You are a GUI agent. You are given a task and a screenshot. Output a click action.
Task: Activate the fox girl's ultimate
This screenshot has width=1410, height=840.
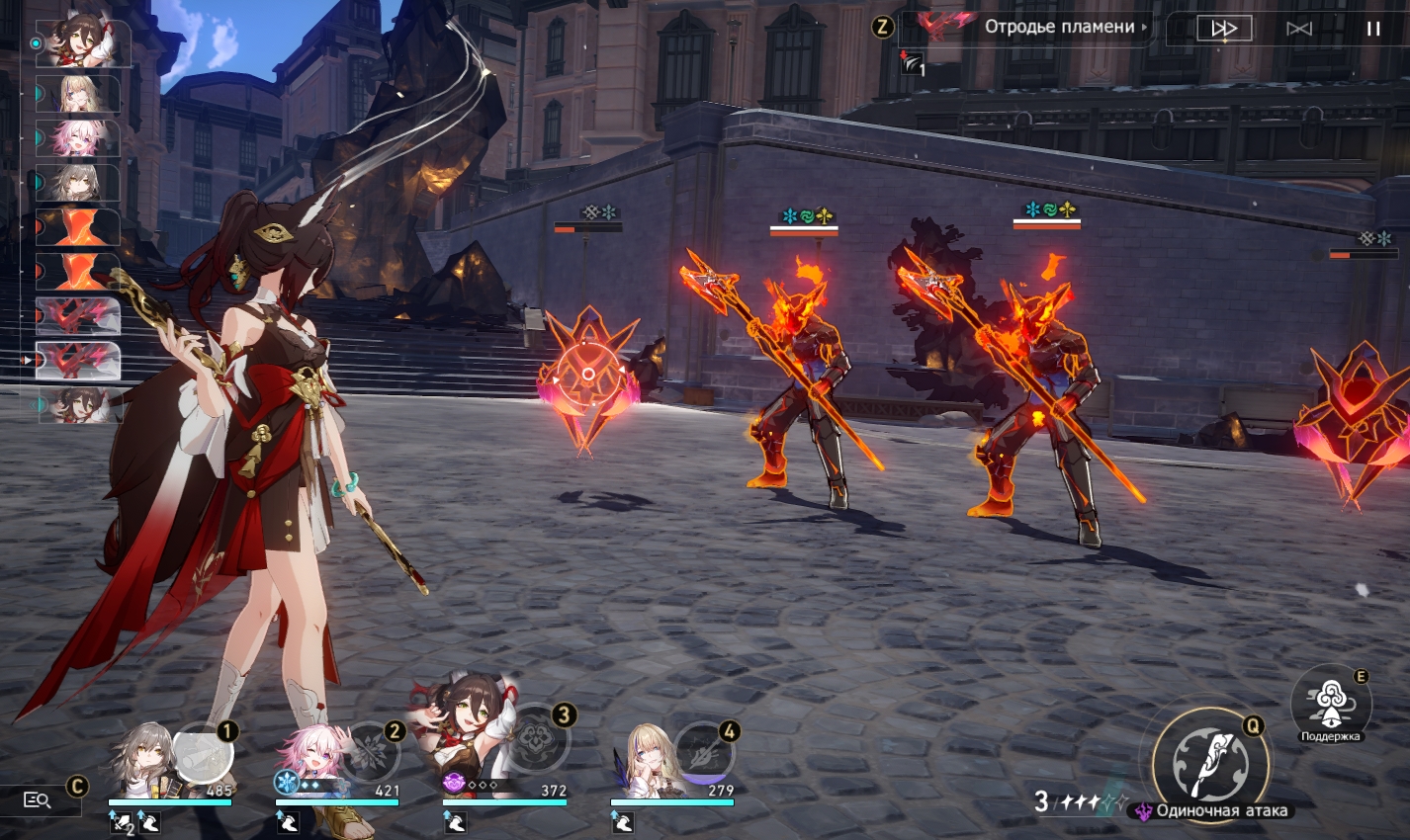pos(537,737)
